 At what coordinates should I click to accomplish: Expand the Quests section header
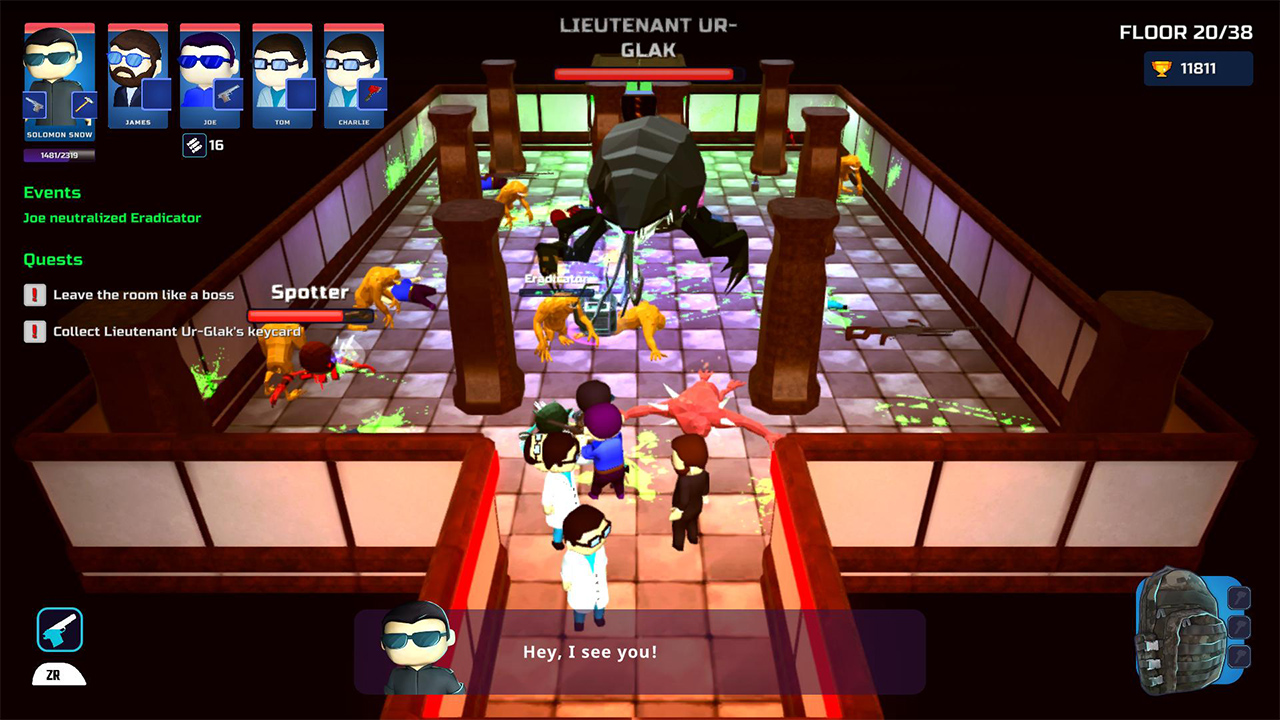(52, 259)
